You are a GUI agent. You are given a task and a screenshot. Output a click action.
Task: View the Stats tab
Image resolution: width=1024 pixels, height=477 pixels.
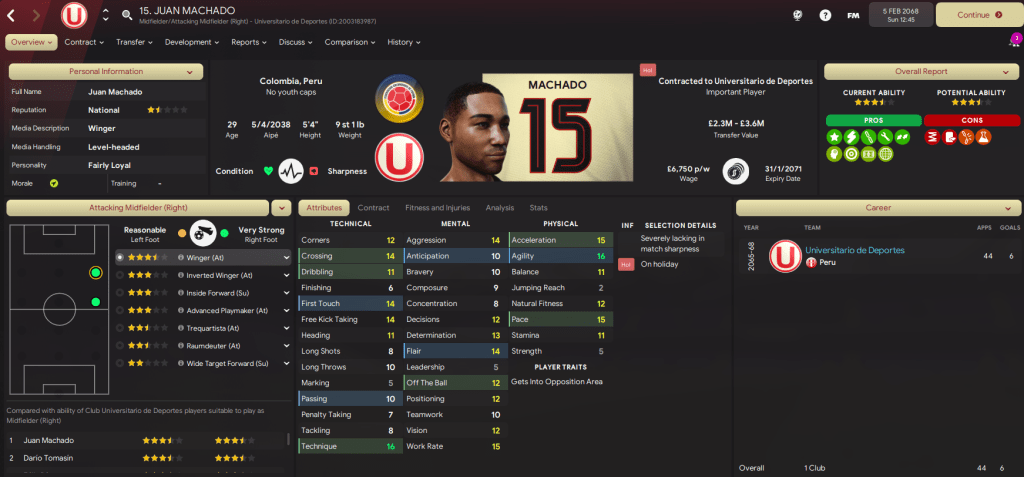point(538,208)
